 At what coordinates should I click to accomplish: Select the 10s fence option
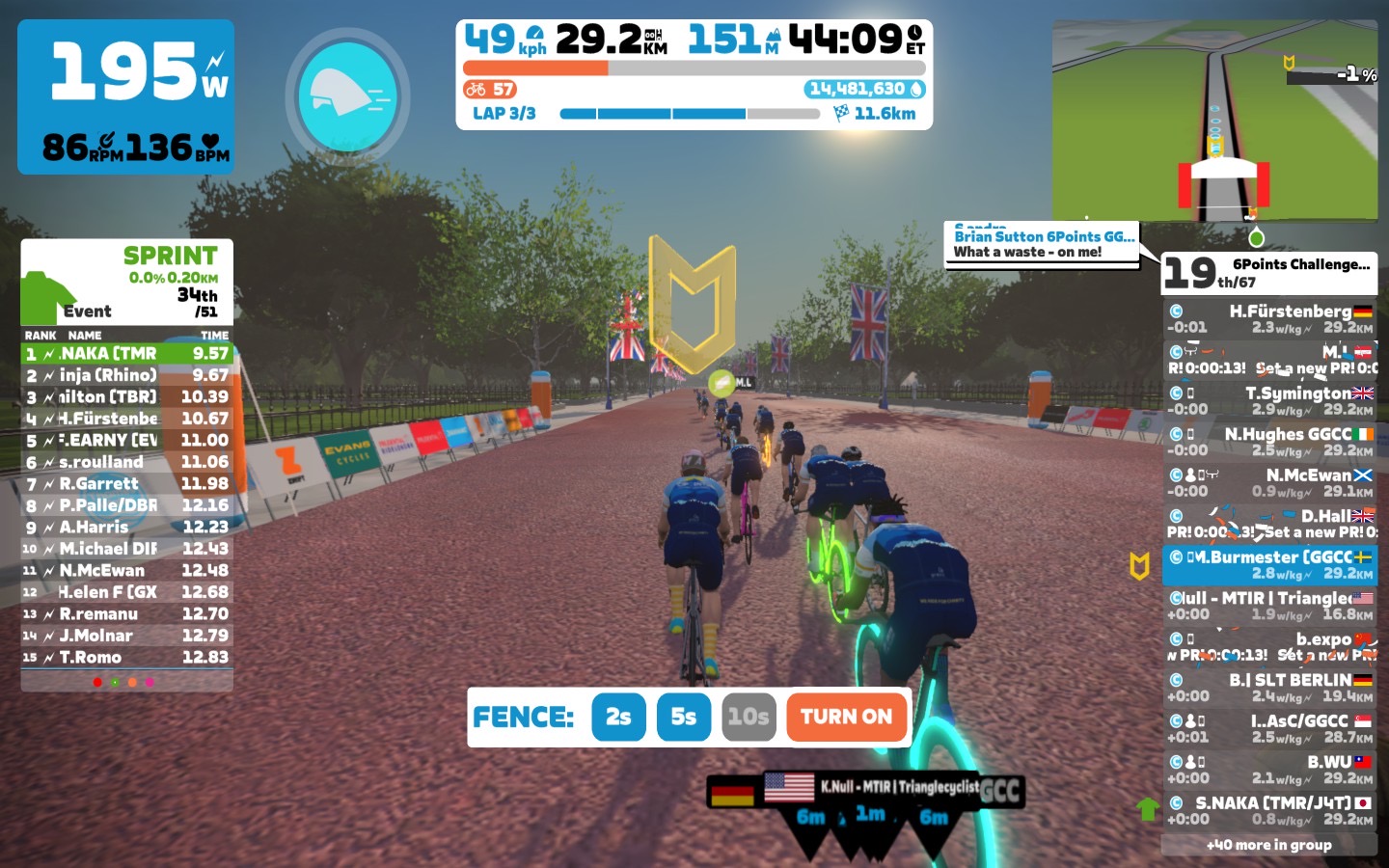pos(749,717)
